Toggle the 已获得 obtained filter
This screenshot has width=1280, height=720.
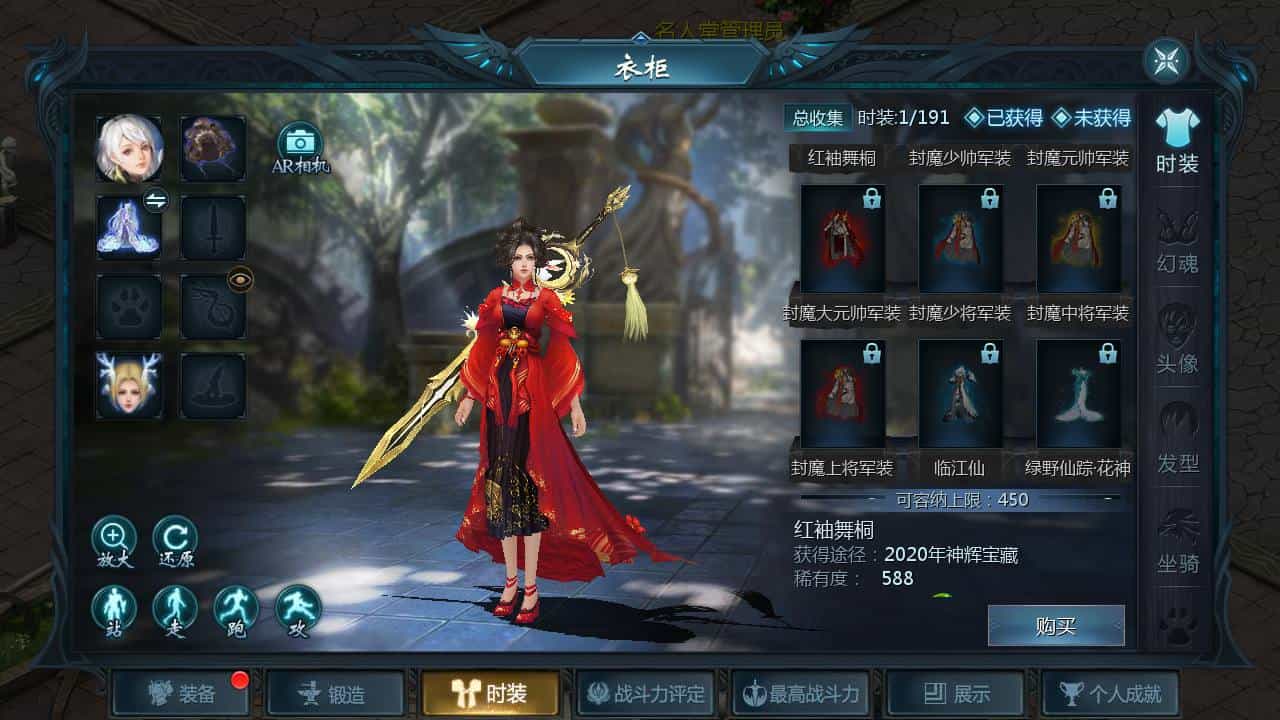1002,118
